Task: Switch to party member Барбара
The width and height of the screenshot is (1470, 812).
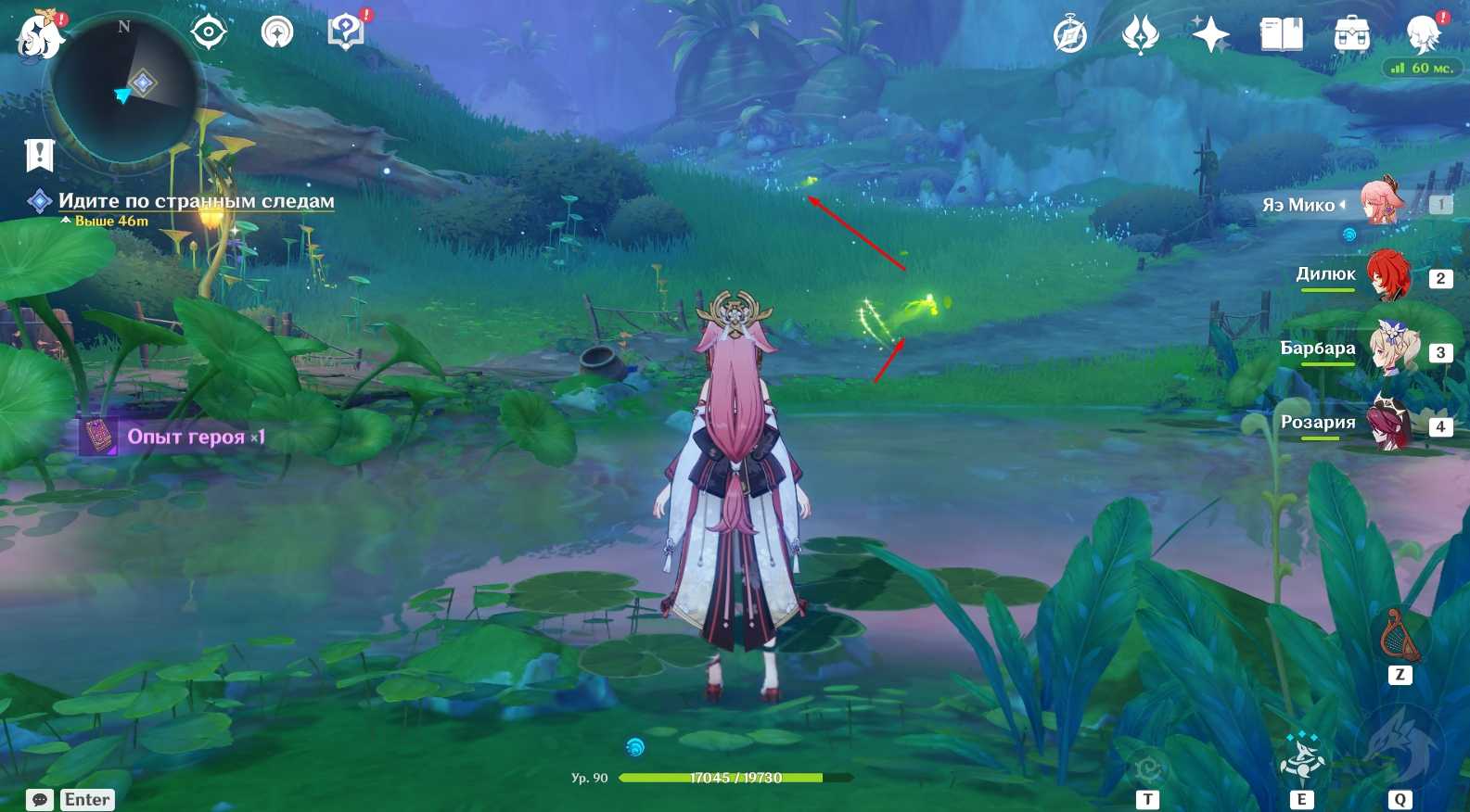Action: click(x=1387, y=349)
